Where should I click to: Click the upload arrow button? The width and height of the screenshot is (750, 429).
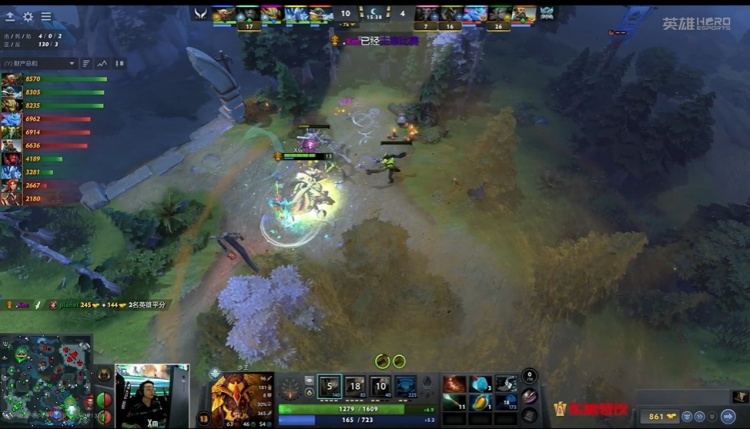pyautogui.click(x=10, y=17)
